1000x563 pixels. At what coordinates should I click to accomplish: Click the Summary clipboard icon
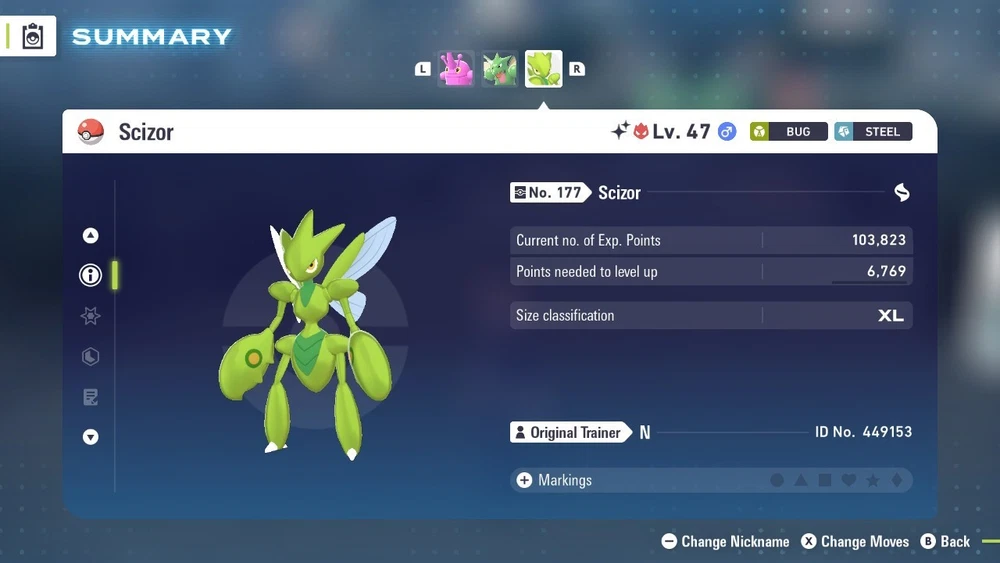click(x=32, y=37)
